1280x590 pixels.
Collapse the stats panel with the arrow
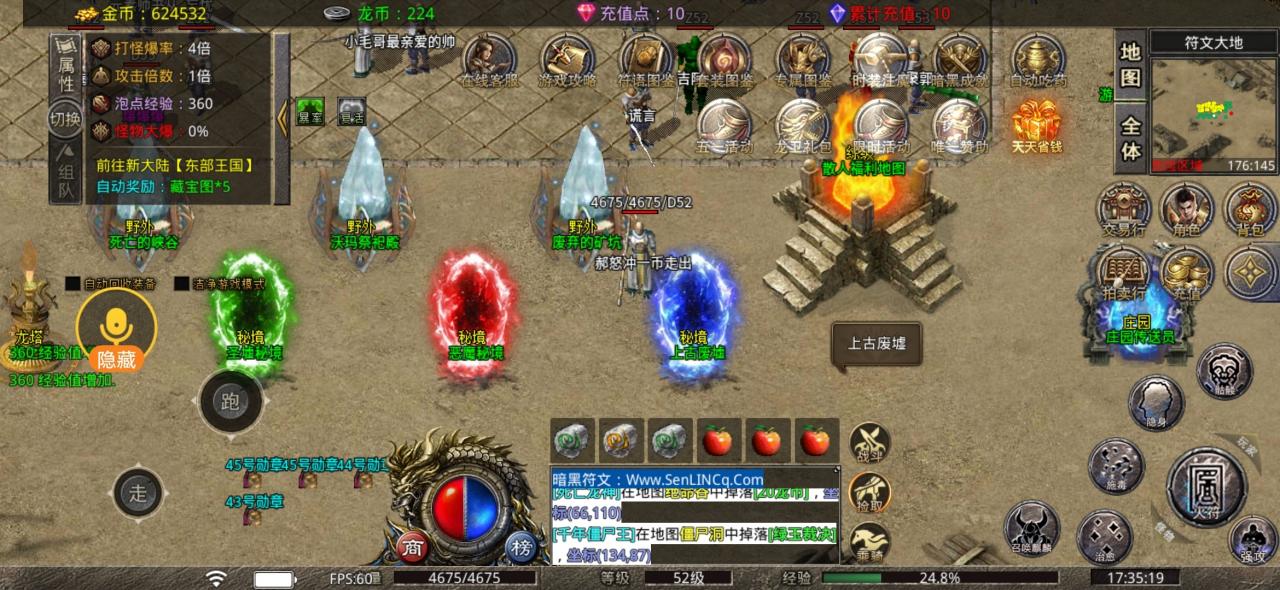282,117
